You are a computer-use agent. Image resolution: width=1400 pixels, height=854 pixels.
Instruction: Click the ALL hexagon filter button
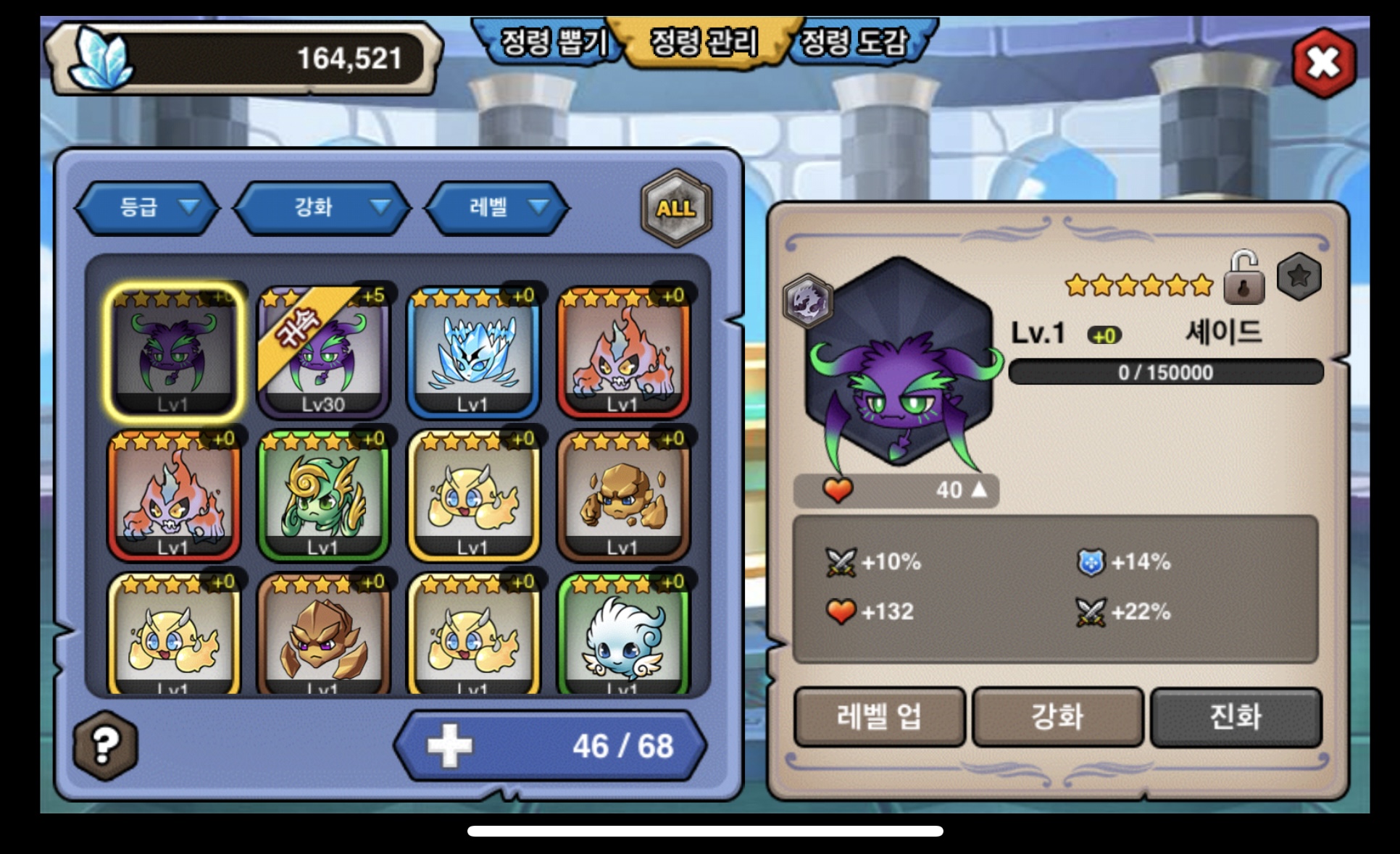click(676, 208)
